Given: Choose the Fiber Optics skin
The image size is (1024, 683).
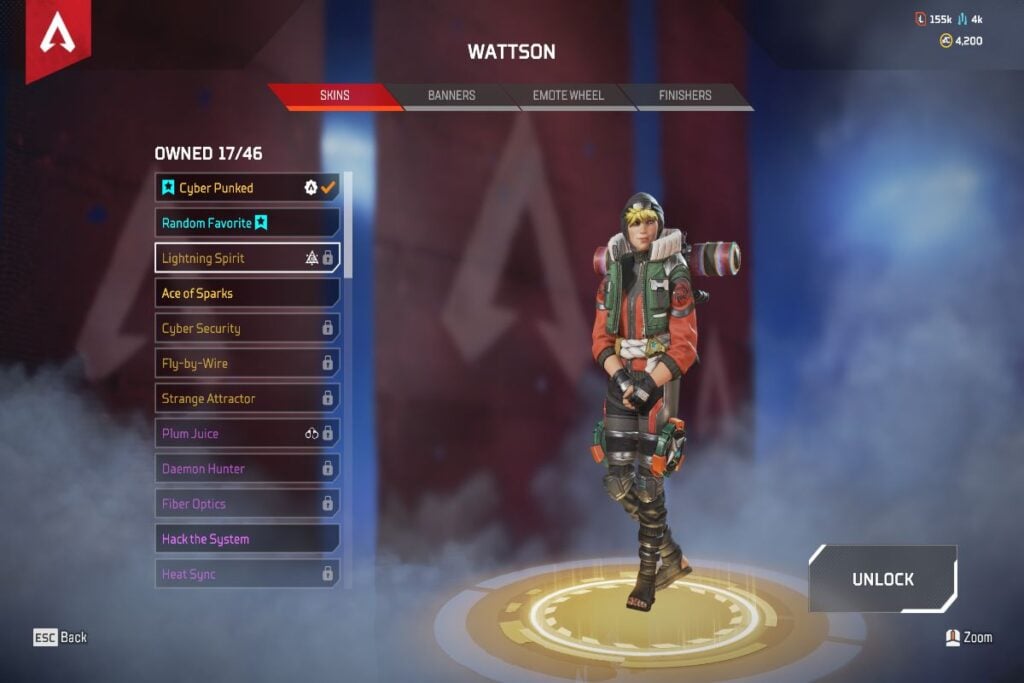Looking at the screenshot, I should pyautogui.click(x=247, y=504).
